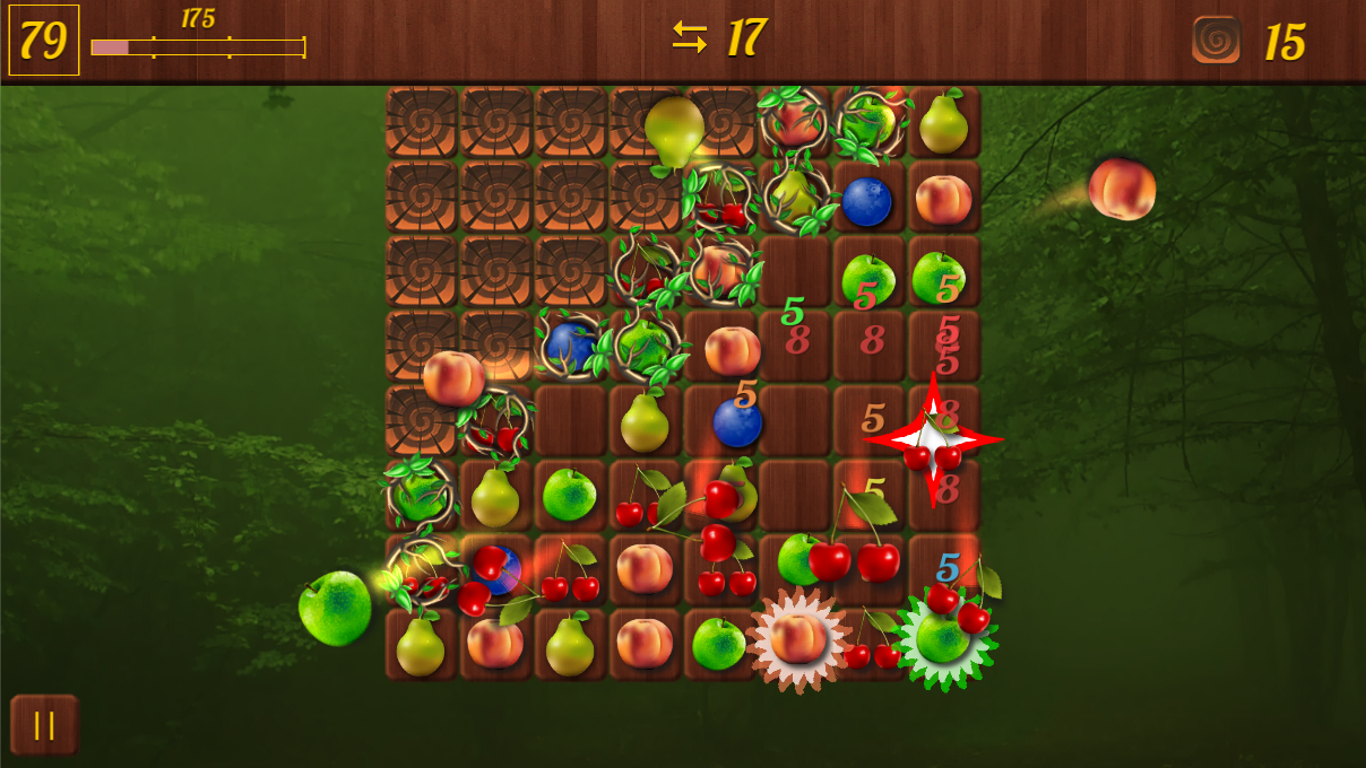Screen dimensions: 1366x768
Task: Pause the game with the pause button
Action: tap(44, 725)
